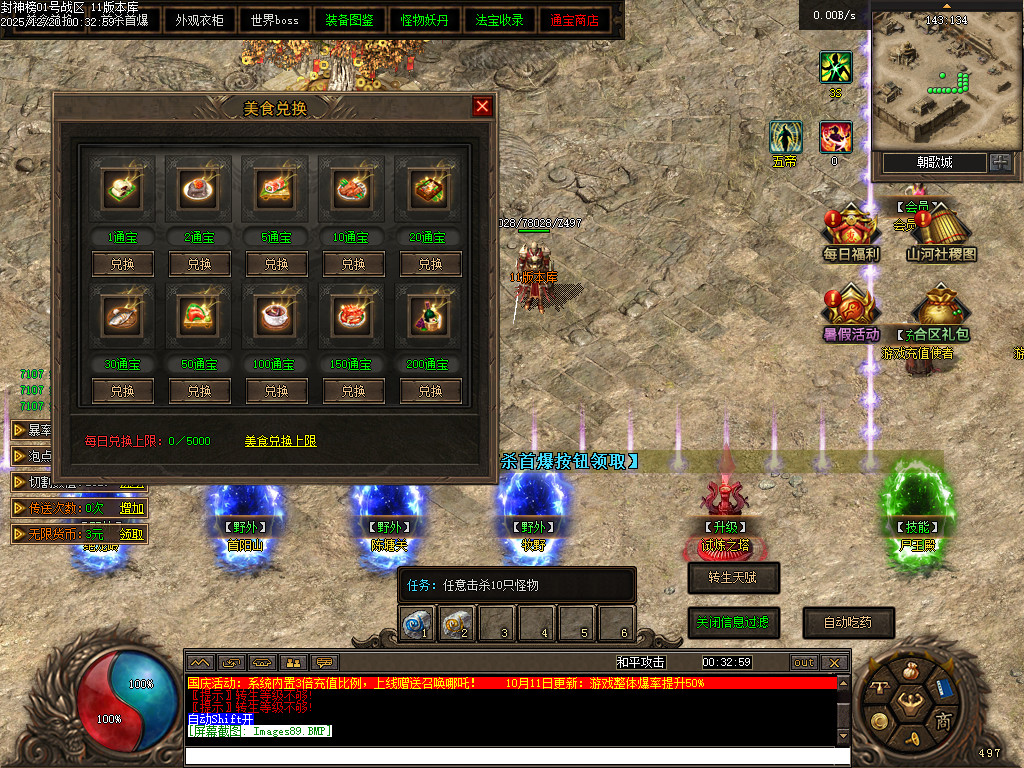
Task: Toggle the 关闭信息过滤 message filter button
Action: point(733,622)
